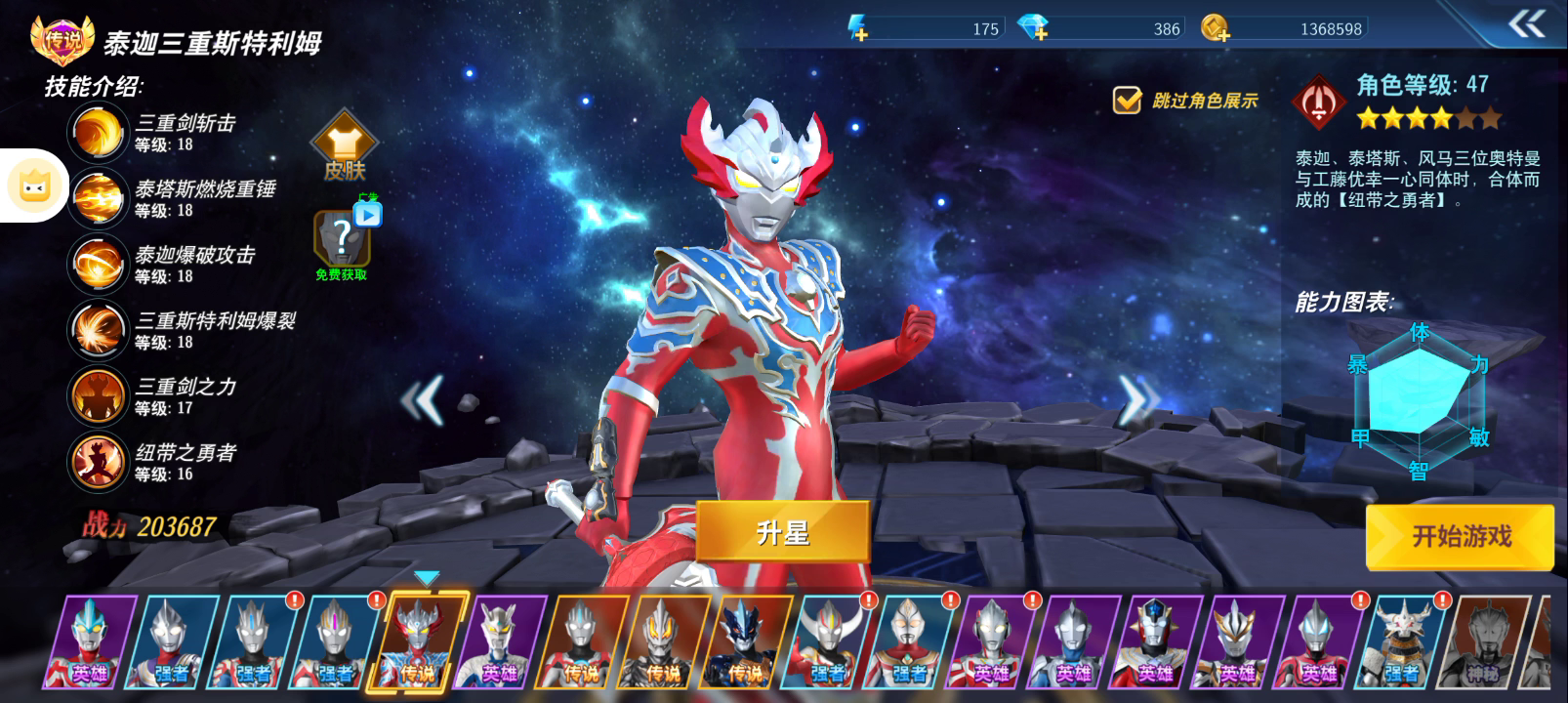Toggle the 跳过角色展示 checkbox
The height and width of the screenshot is (703, 1568).
pyautogui.click(x=1128, y=100)
